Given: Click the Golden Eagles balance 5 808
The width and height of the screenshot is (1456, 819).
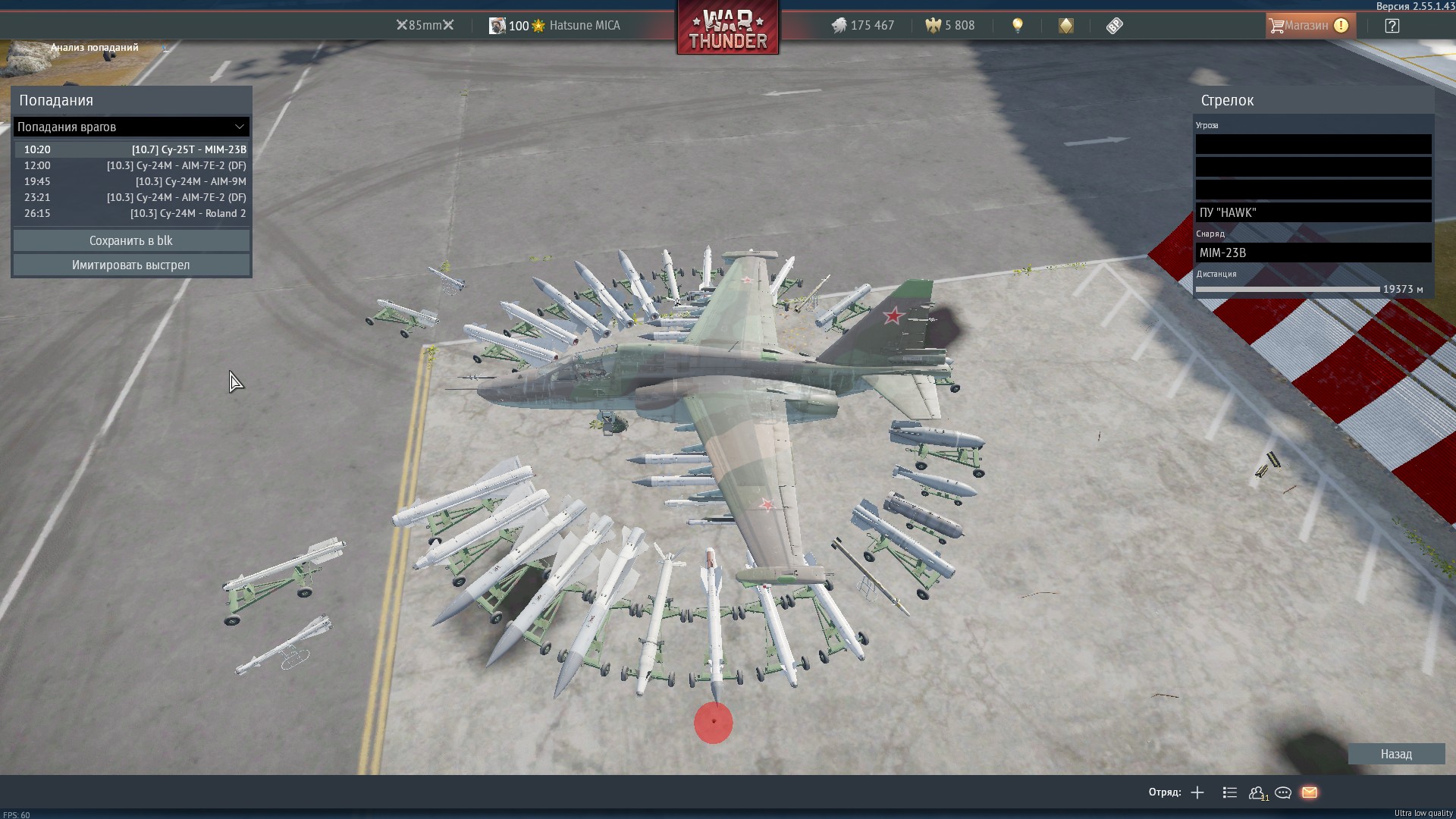Looking at the screenshot, I should (x=950, y=26).
